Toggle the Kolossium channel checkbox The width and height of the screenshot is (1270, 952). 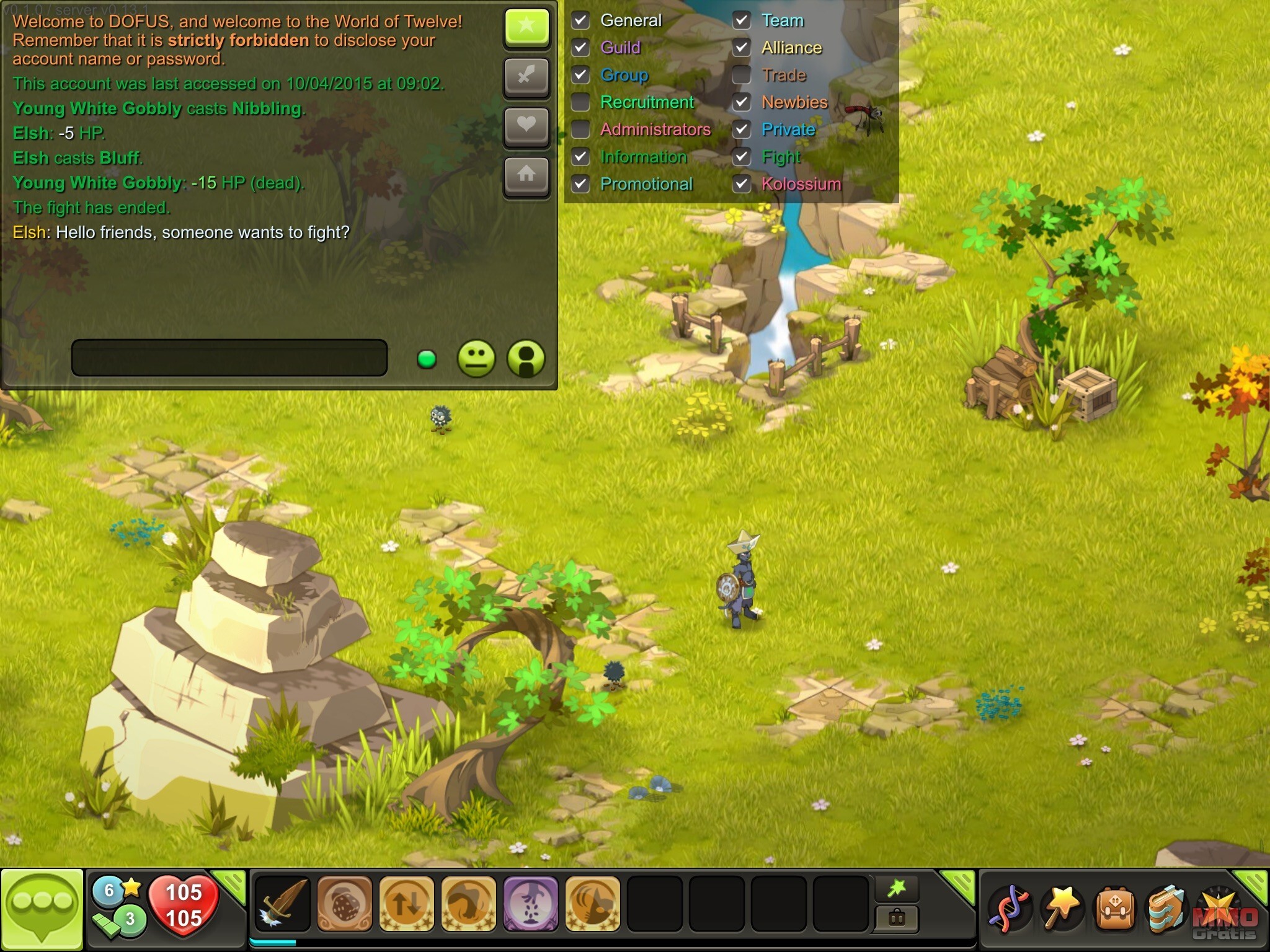click(x=742, y=184)
